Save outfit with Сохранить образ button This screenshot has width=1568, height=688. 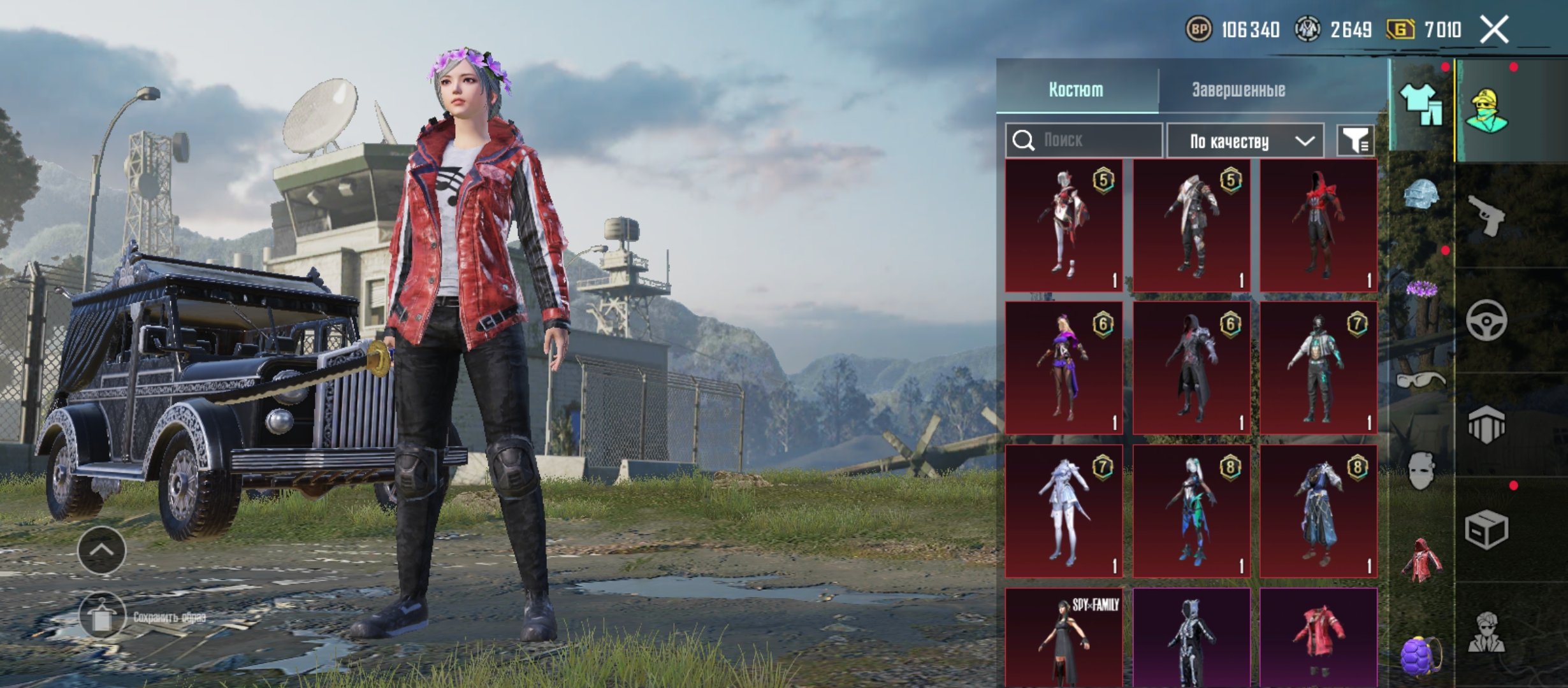pos(102,617)
